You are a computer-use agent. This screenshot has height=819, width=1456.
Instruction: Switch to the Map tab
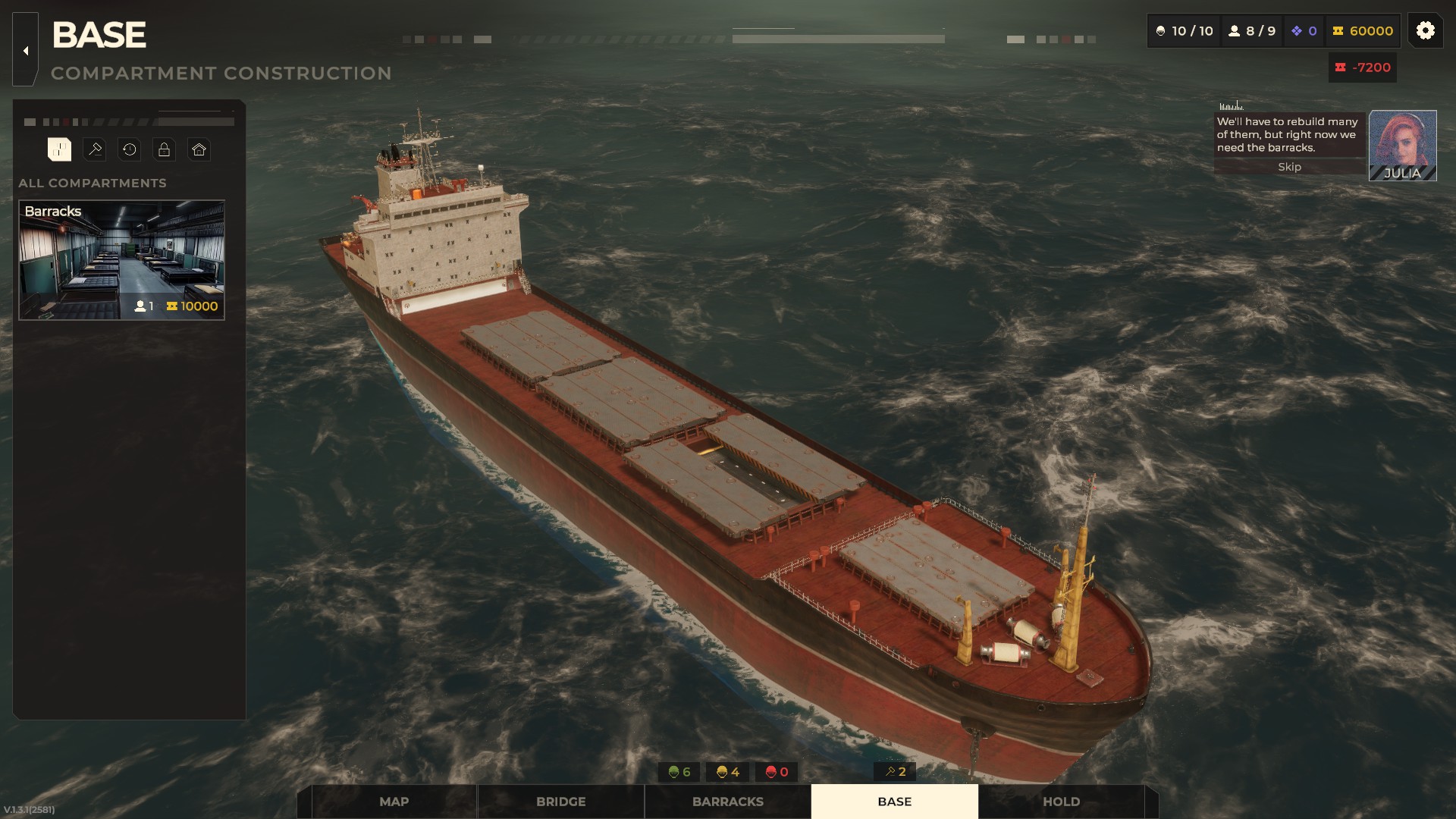click(x=394, y=802)
